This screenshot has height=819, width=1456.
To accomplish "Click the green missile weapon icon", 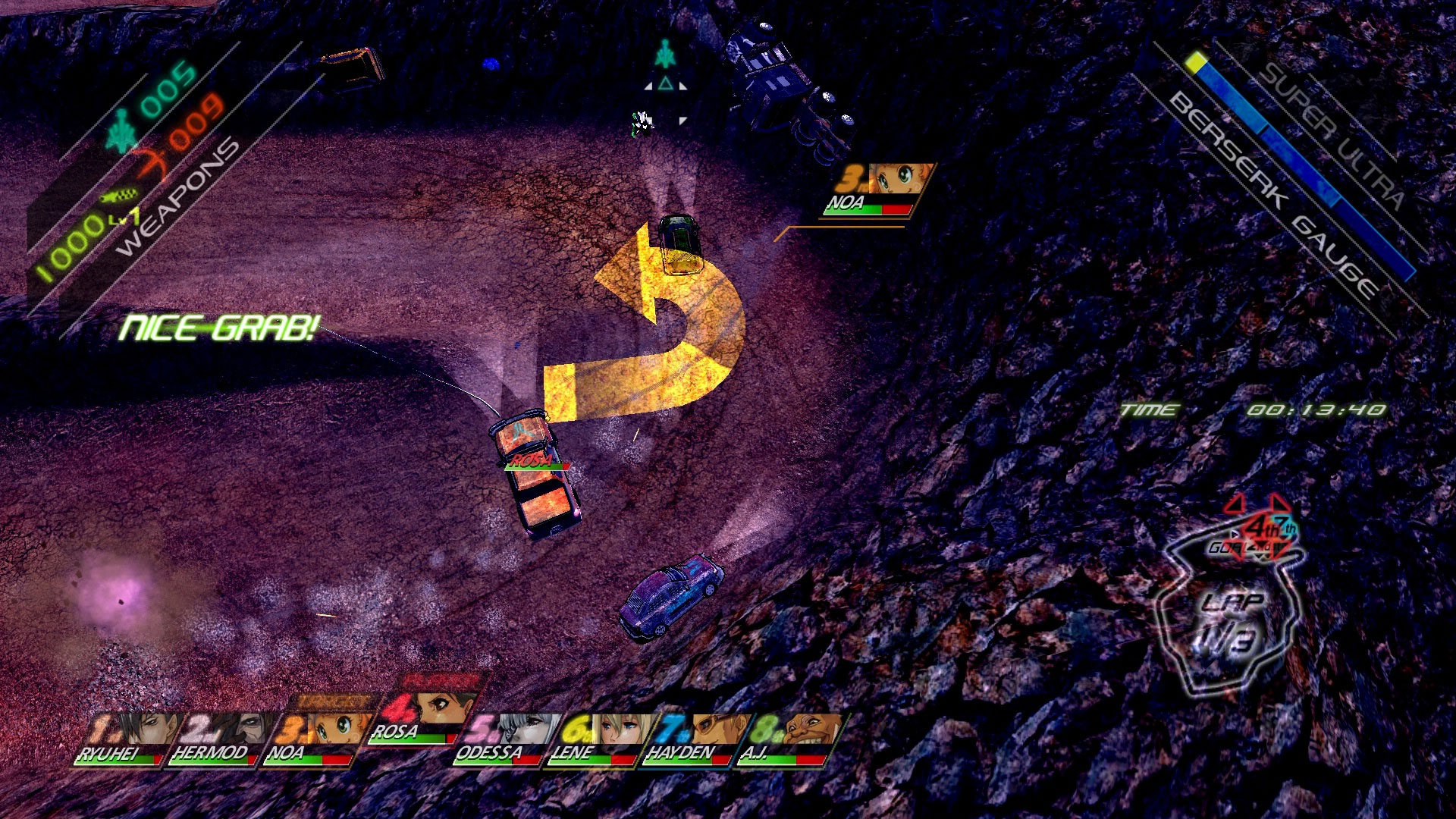I will coord(121,129).
